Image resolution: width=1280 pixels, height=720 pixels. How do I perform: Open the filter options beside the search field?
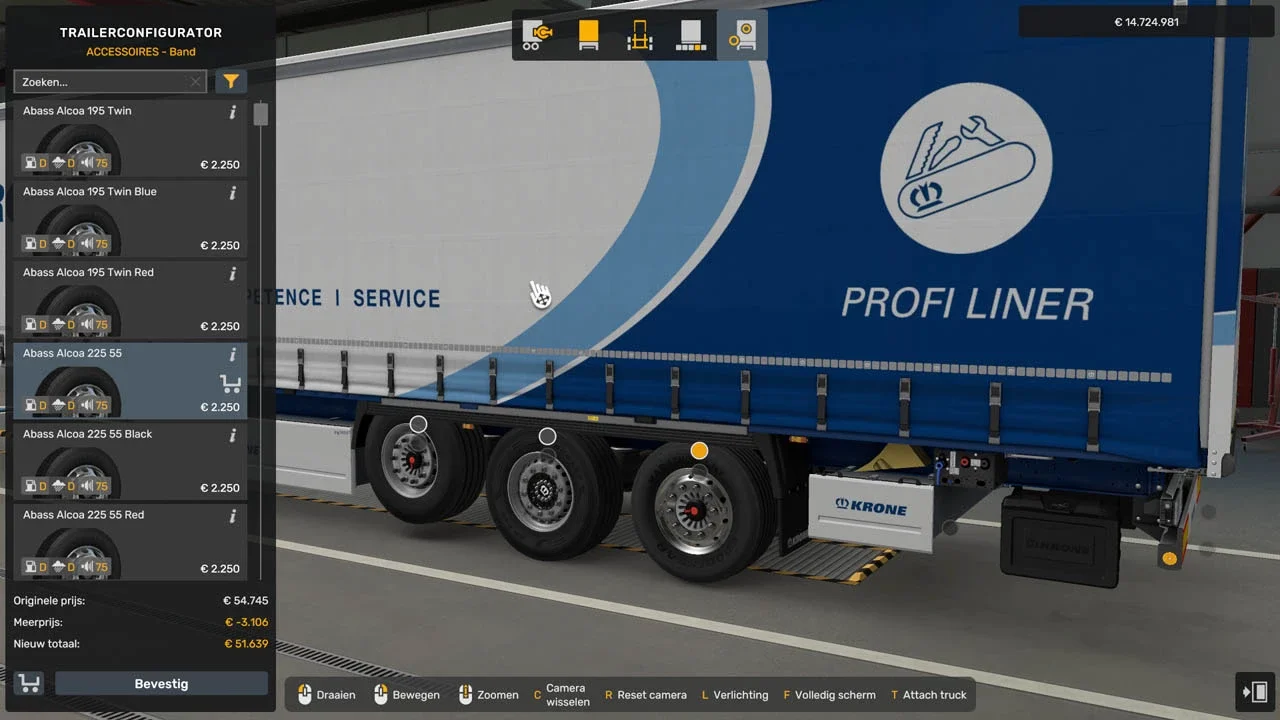coord(231,81)
